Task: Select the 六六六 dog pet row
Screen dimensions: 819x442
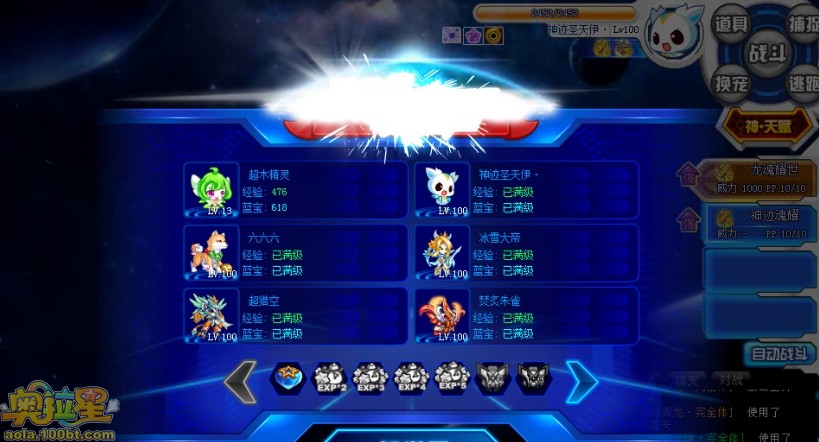Action: (296, 252)
